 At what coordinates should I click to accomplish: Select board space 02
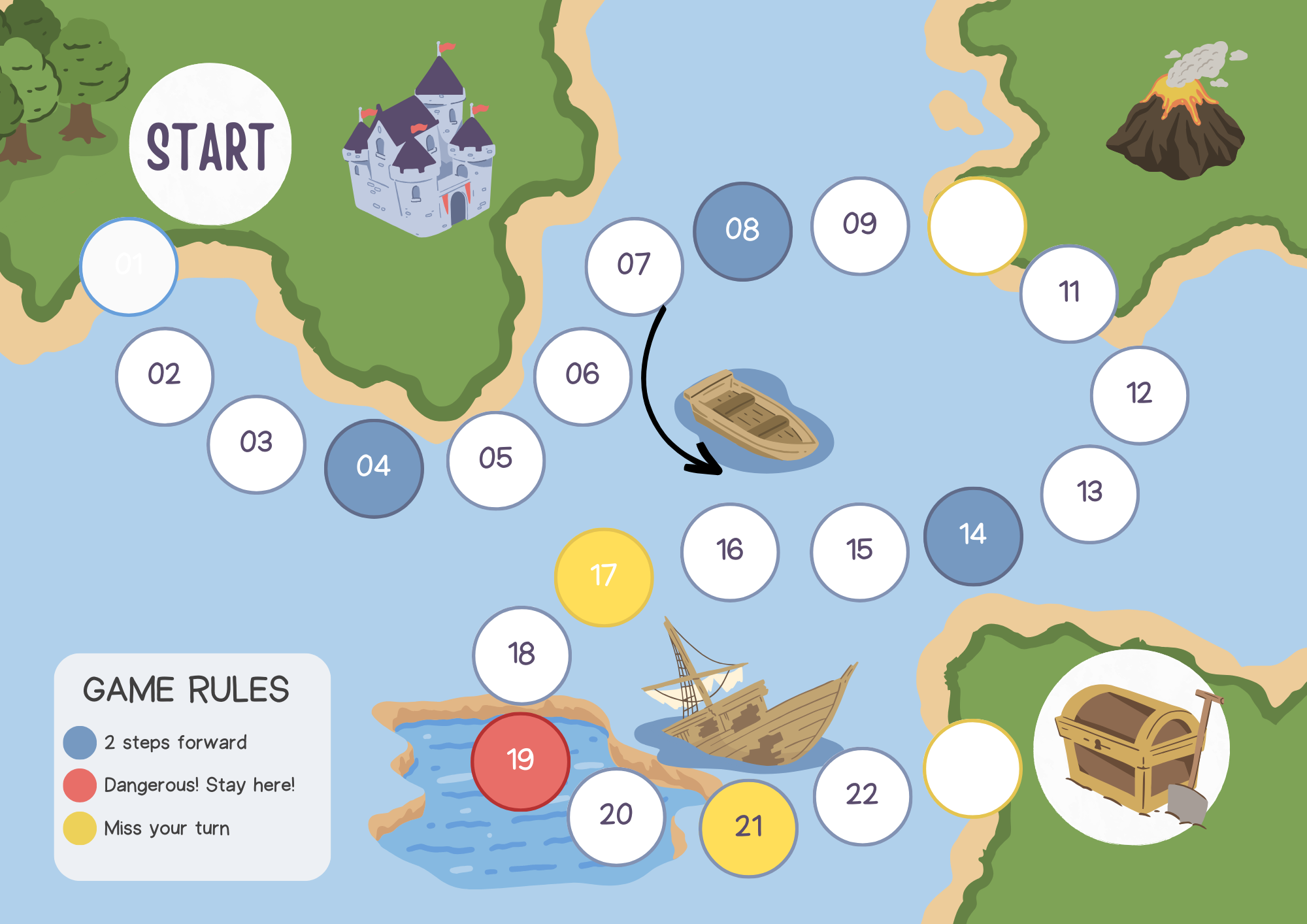coord(165,376)
